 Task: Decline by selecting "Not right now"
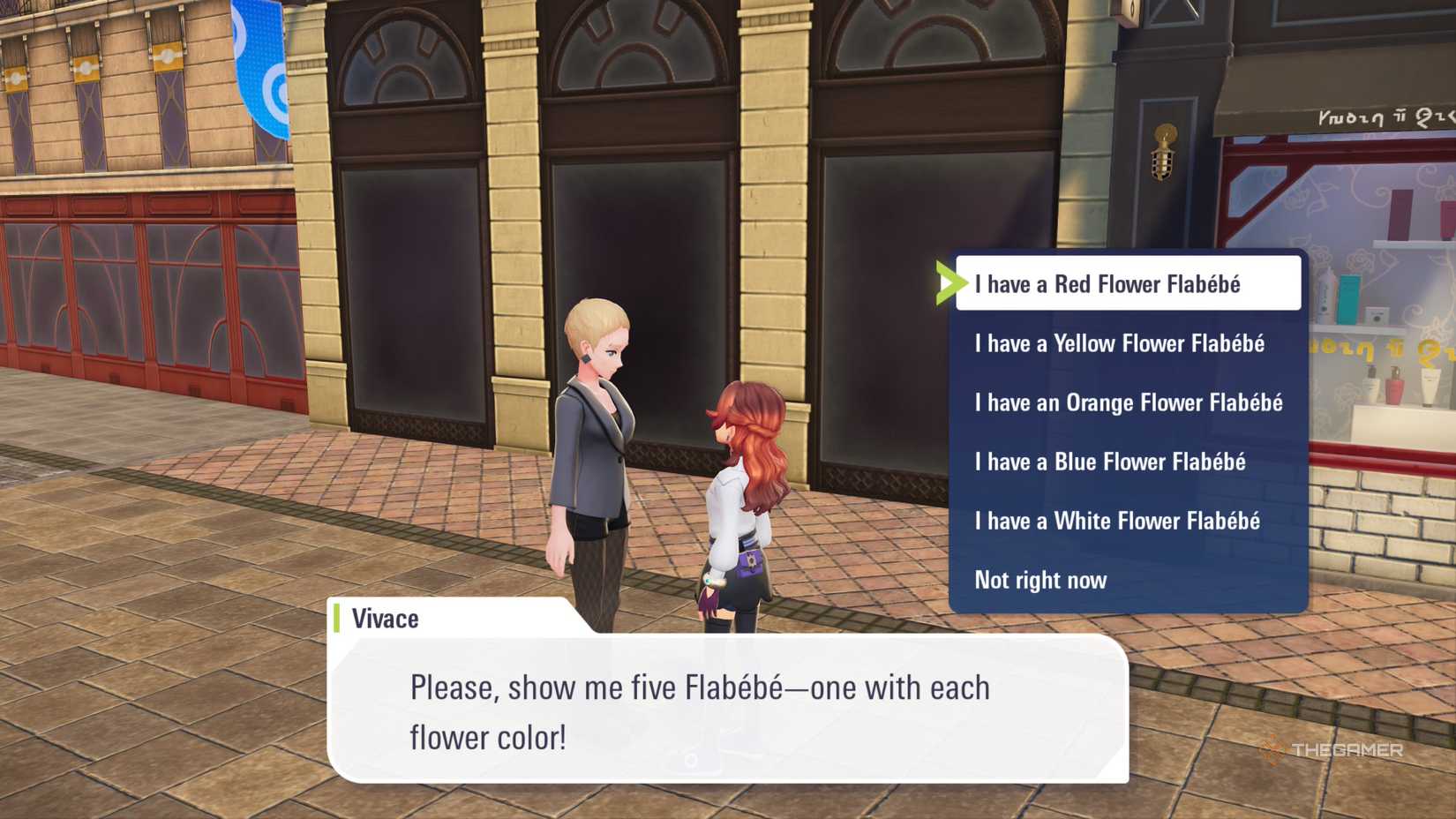(x=1039, y=580)
